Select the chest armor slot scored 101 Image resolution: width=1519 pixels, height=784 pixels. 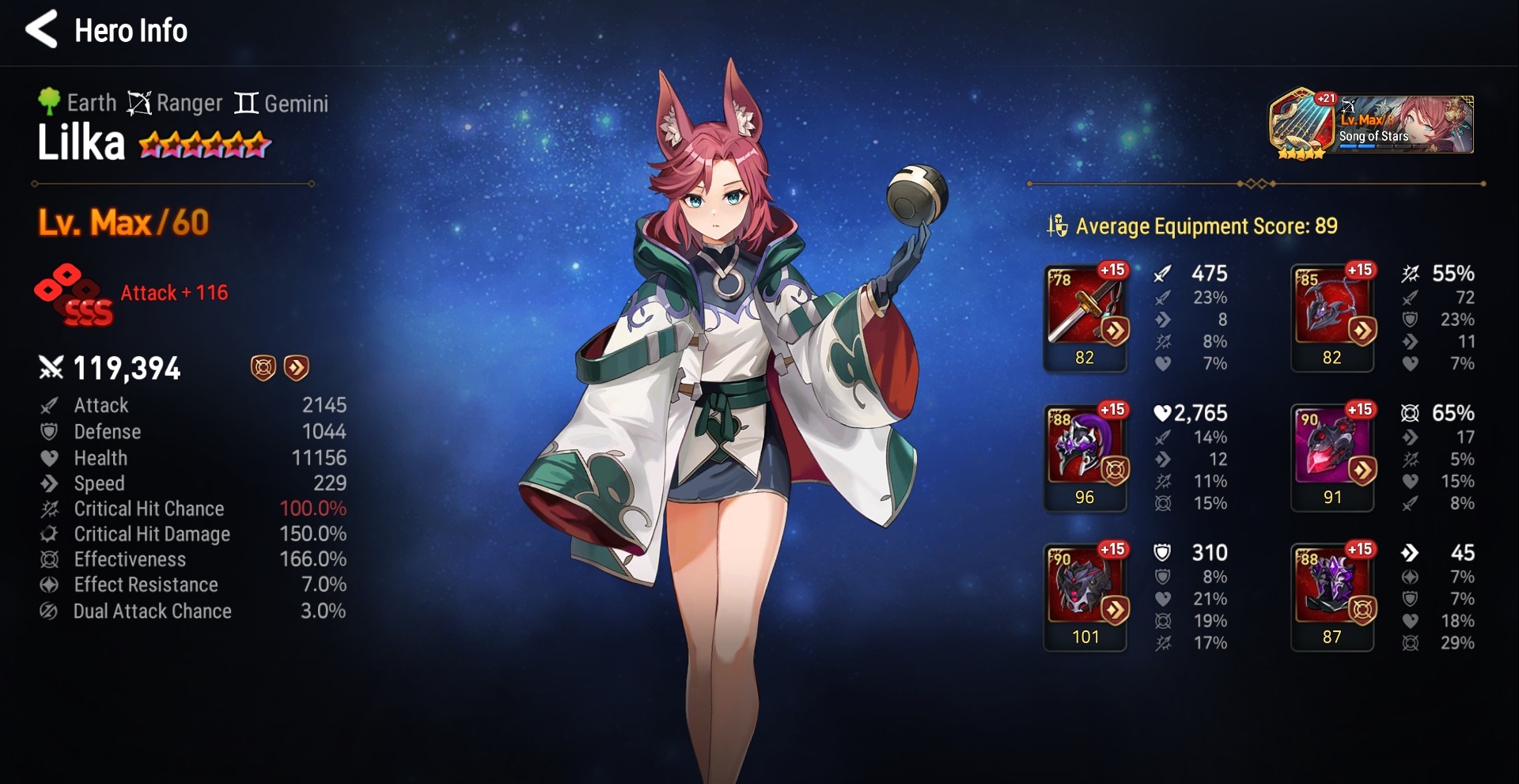click(1085, 596)
